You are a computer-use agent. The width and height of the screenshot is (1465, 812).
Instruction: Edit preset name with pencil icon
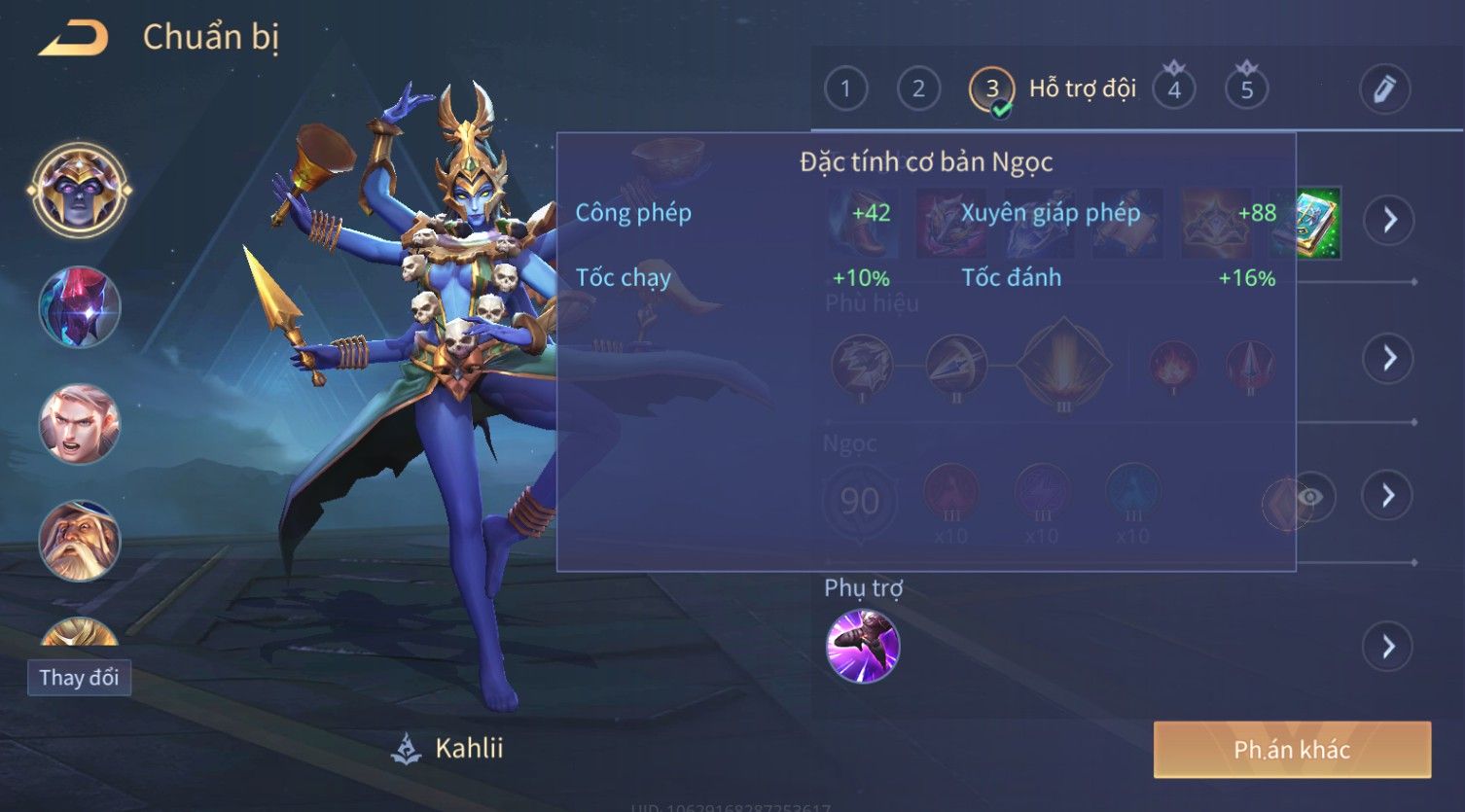[x=1384, y=89]
